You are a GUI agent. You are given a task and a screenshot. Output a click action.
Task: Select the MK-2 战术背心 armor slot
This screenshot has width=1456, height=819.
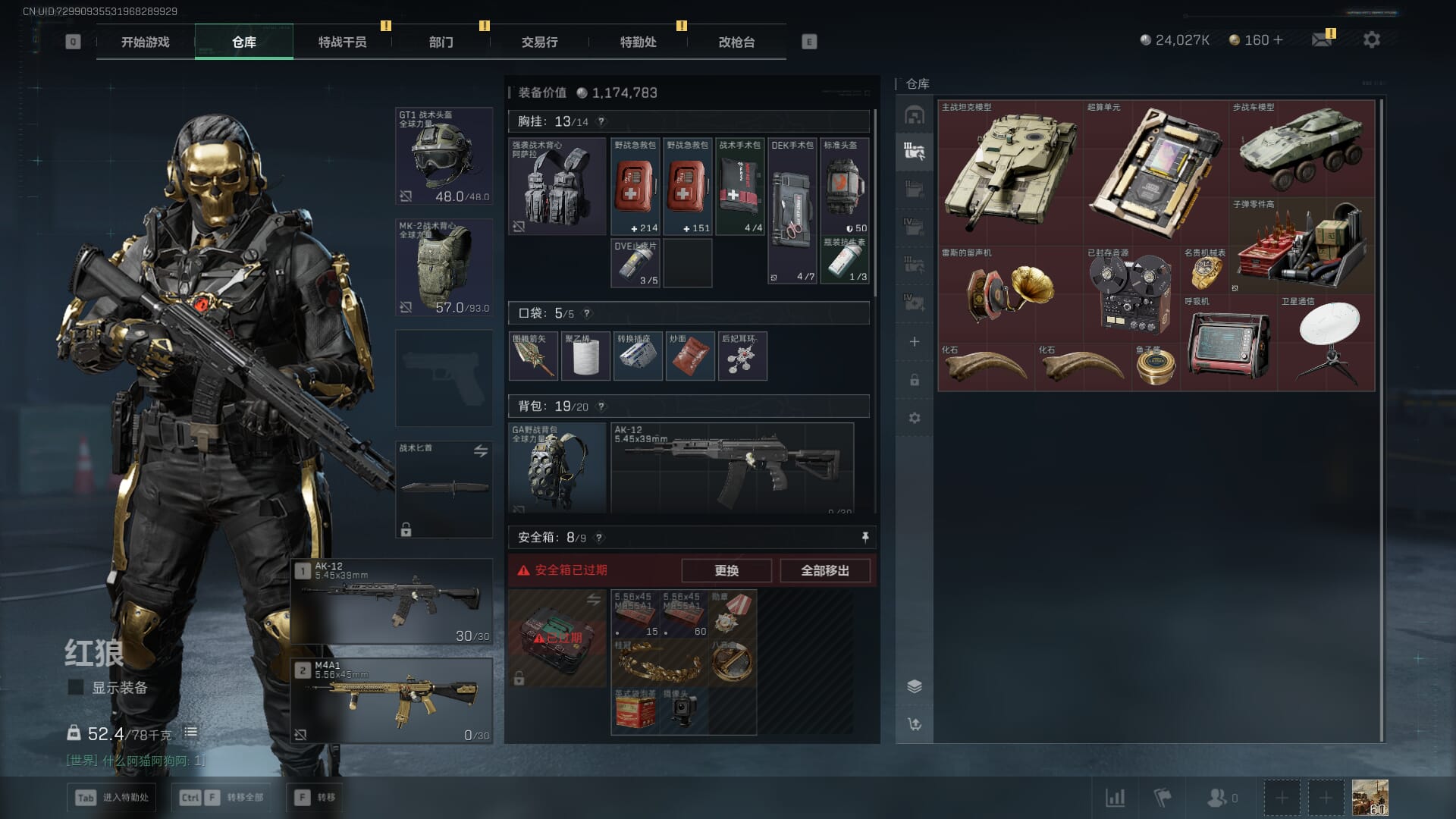(444, 267)
